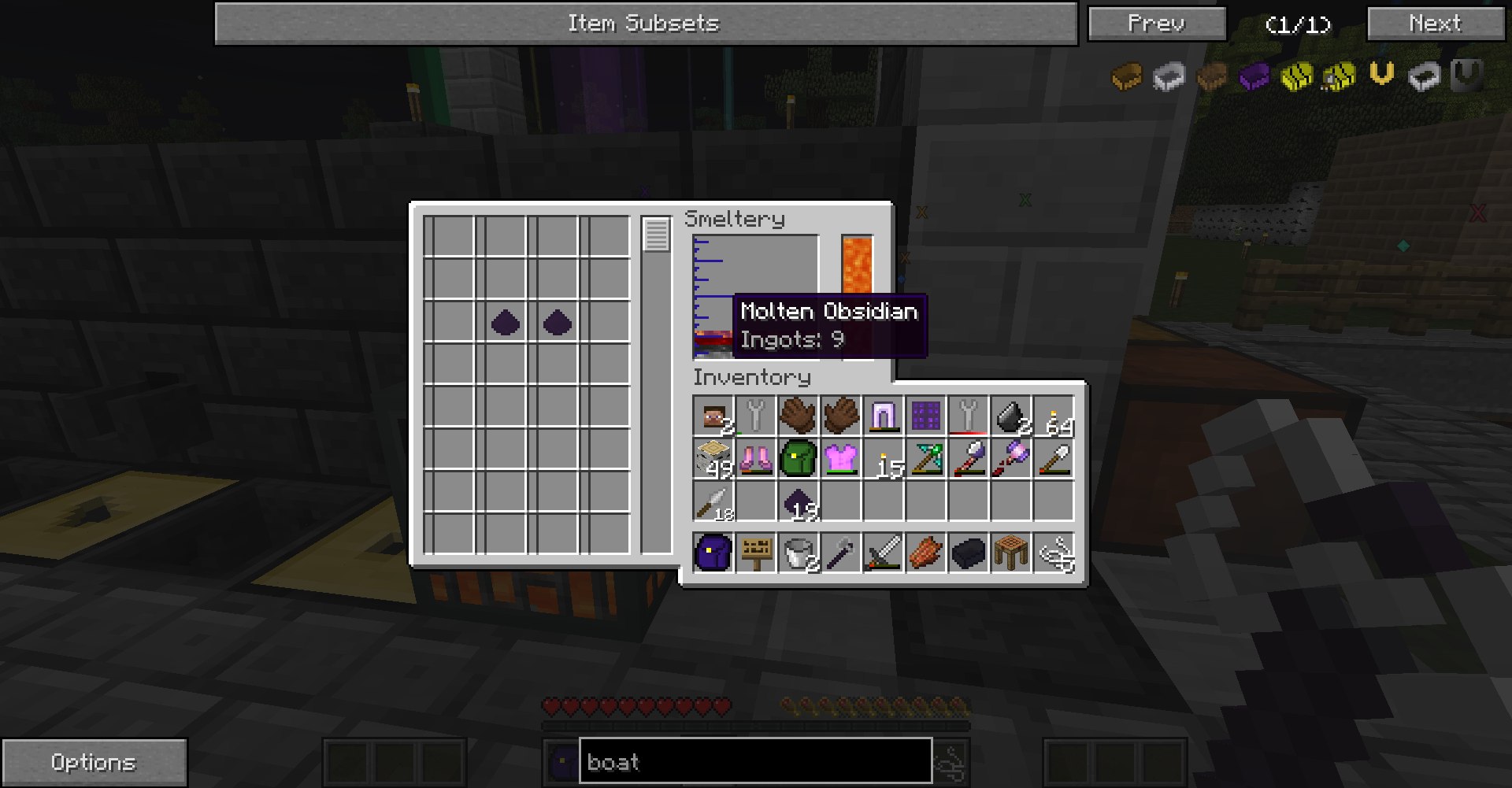
Task: Select the pink boots in the inventory
Action: click(756, 459)
